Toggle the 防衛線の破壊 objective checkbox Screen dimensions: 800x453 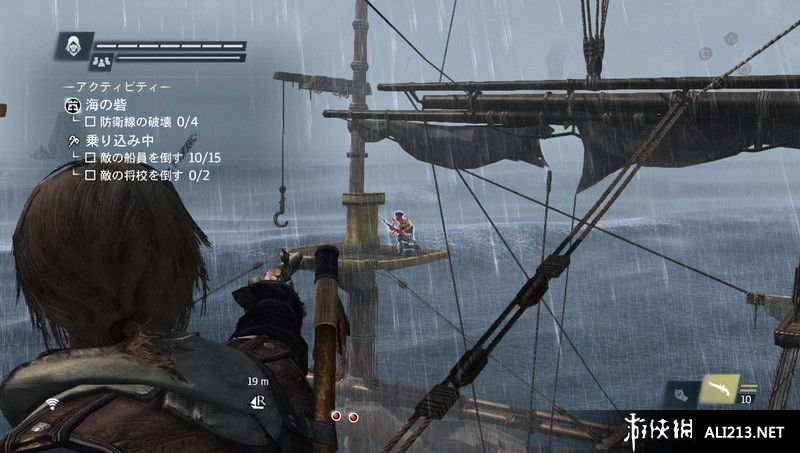pyautogui.click(x=90, y=121)
